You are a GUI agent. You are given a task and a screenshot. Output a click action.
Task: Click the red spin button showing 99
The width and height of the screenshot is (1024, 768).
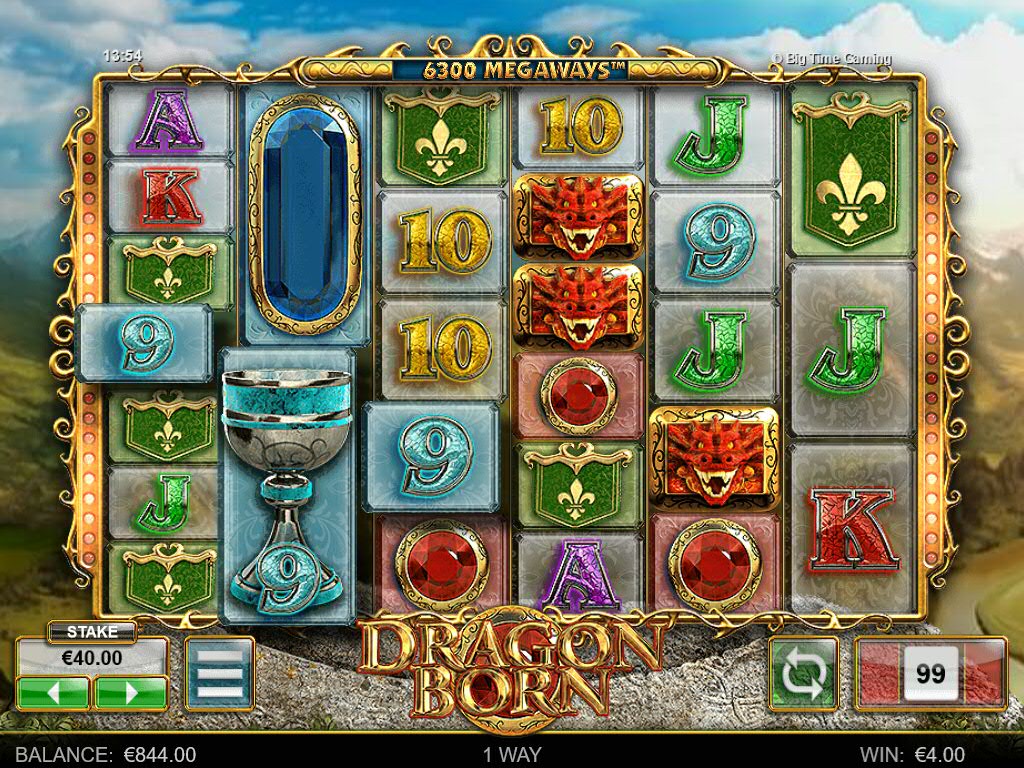click(x=930, y=674)
